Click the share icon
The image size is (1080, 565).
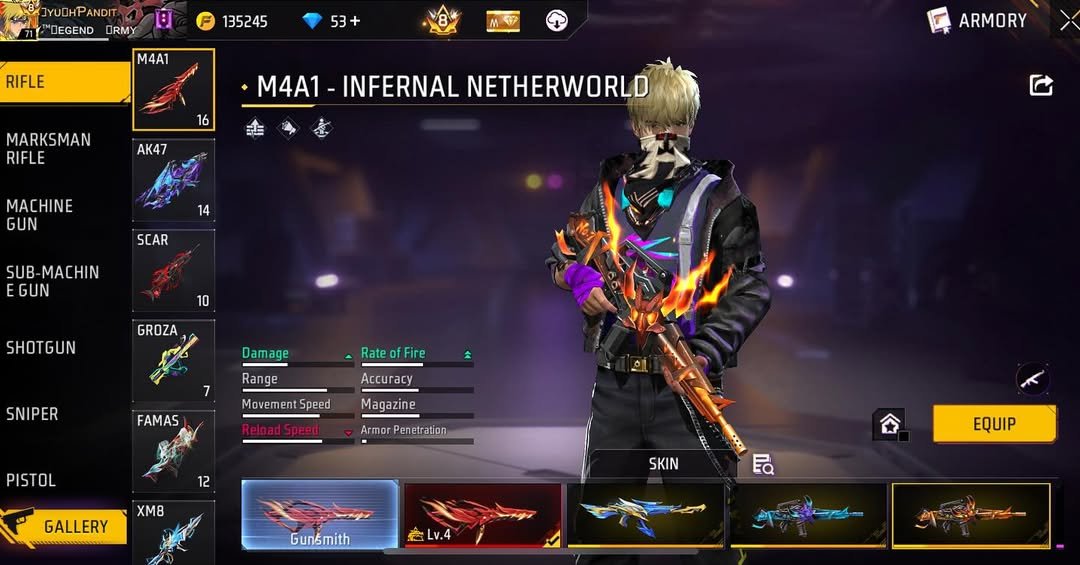pyautogui.click(x=1041, y=86)
